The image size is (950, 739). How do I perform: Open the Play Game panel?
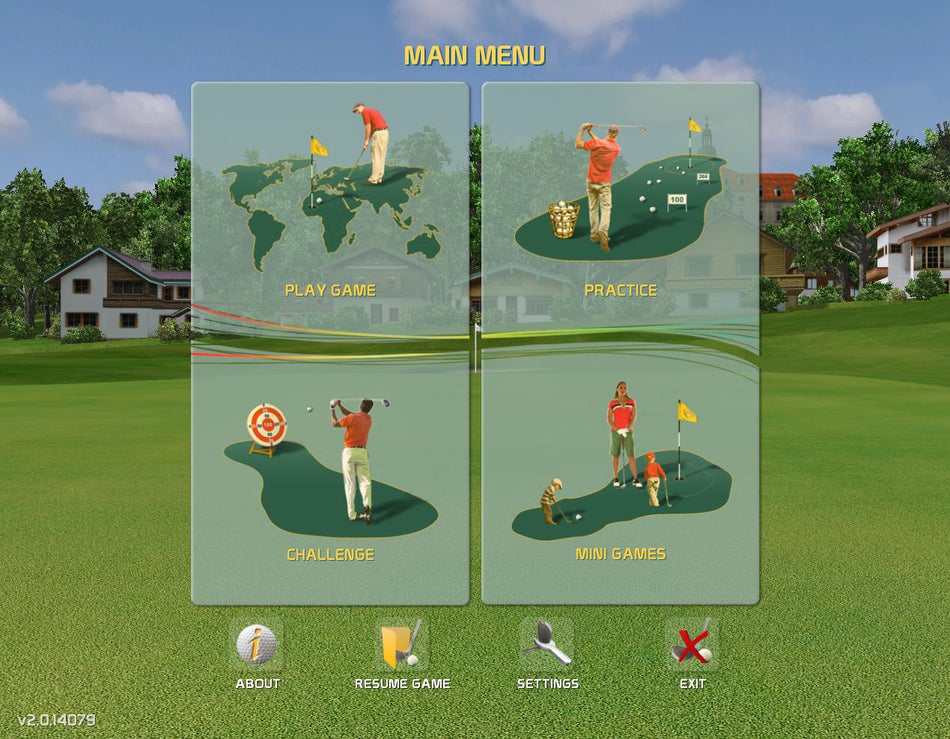coord(330,210)
